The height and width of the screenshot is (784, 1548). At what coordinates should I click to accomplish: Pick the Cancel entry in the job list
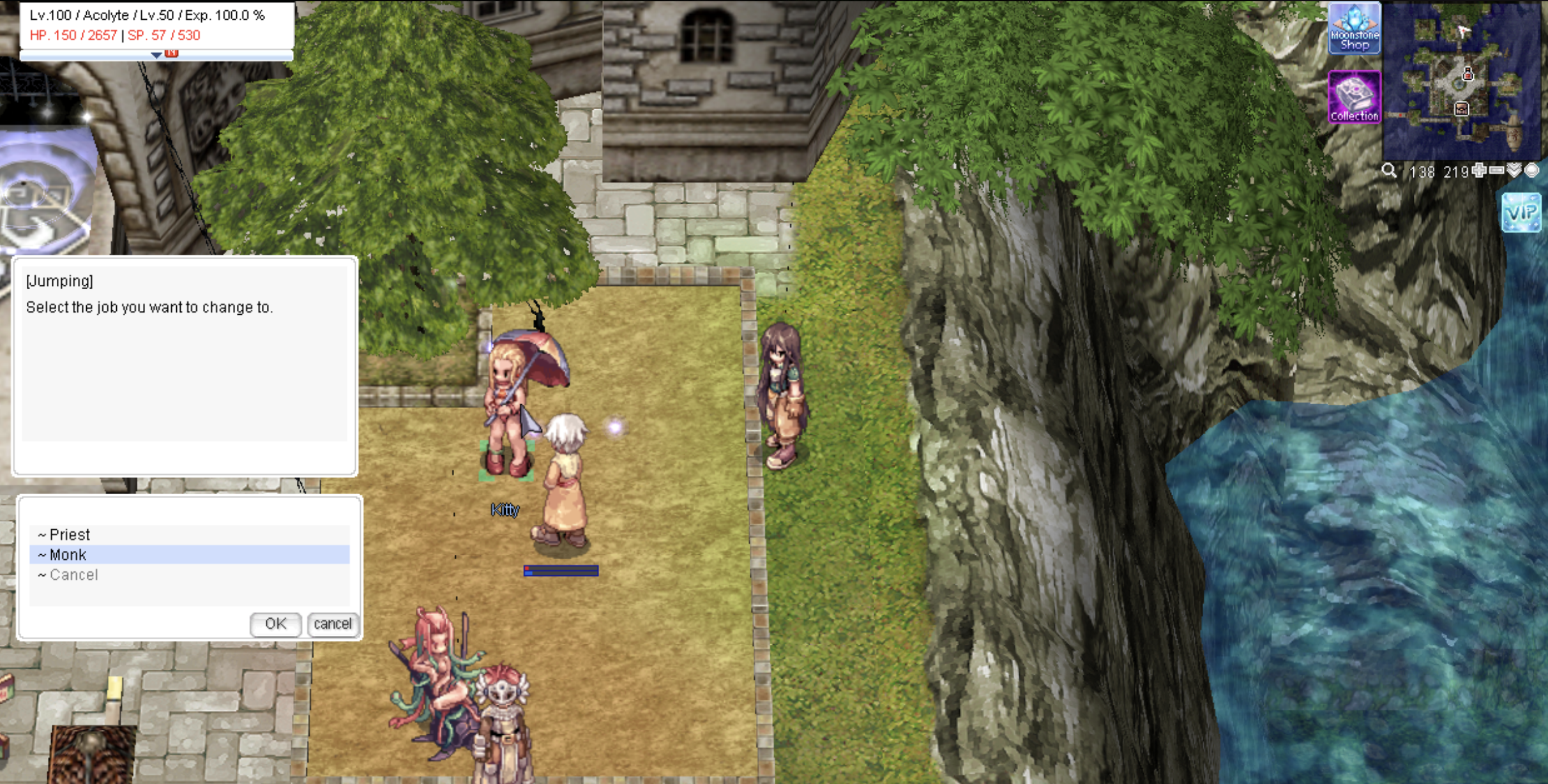(74, 575)
